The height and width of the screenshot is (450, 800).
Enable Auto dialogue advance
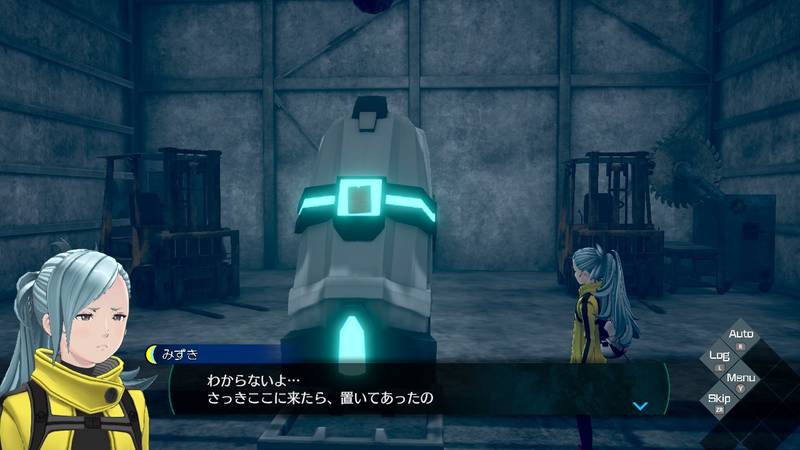741,336
